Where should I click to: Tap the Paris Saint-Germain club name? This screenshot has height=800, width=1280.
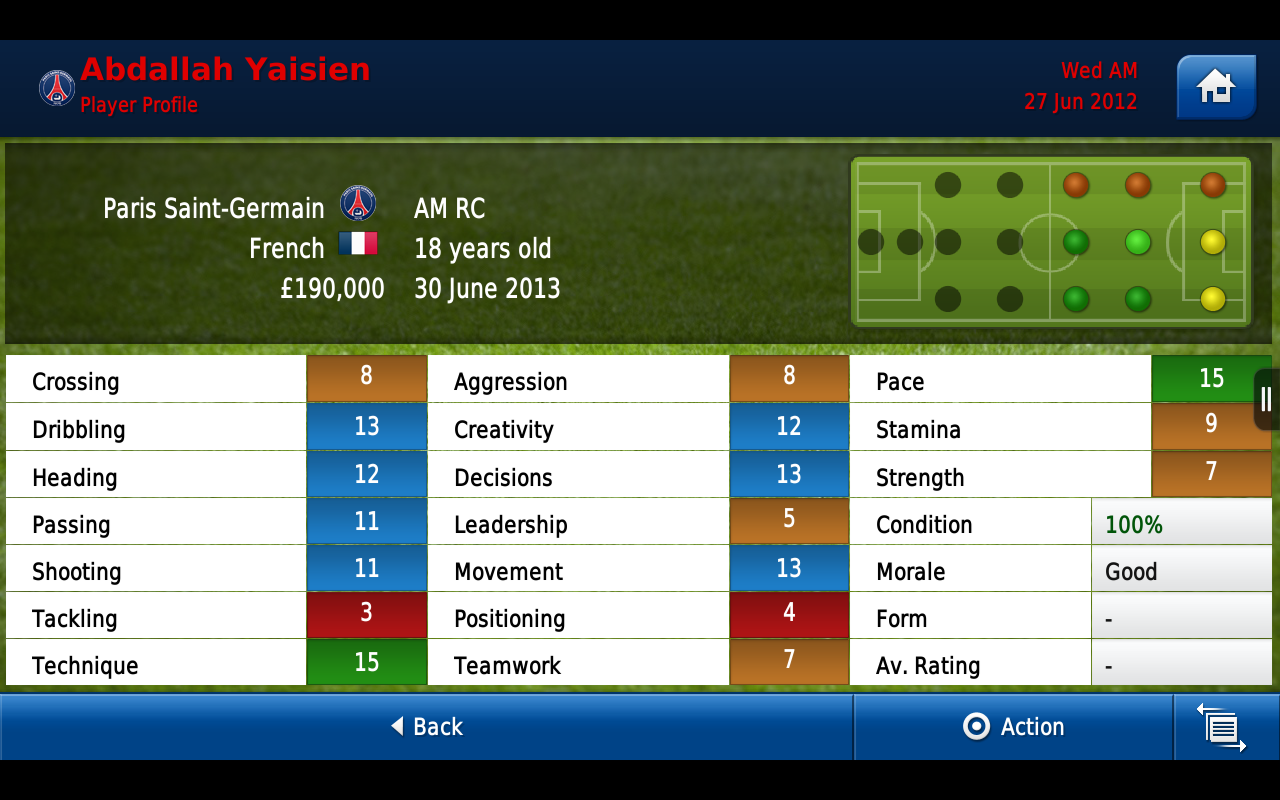tap(214, 208)
